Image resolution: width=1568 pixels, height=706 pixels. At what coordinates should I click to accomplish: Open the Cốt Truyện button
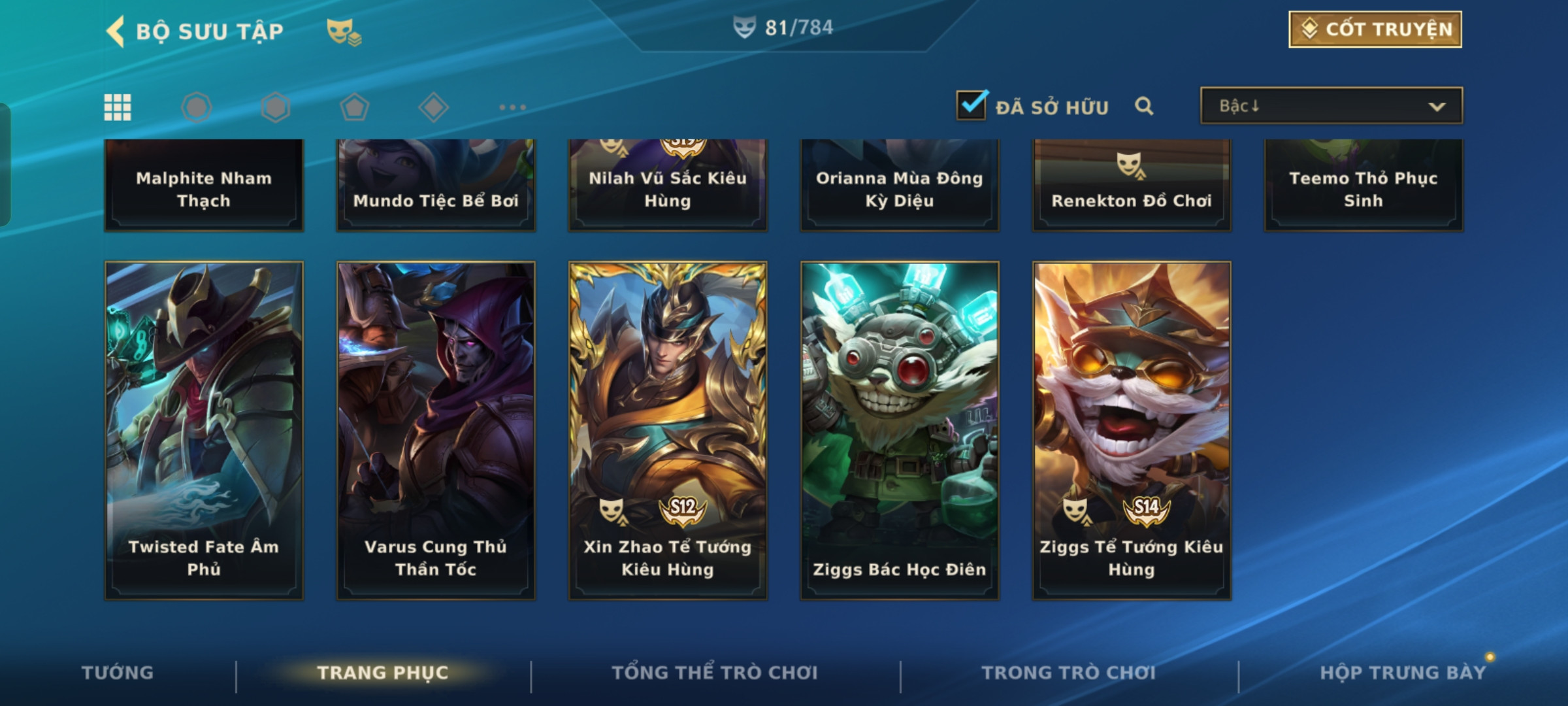point(1375,29)
